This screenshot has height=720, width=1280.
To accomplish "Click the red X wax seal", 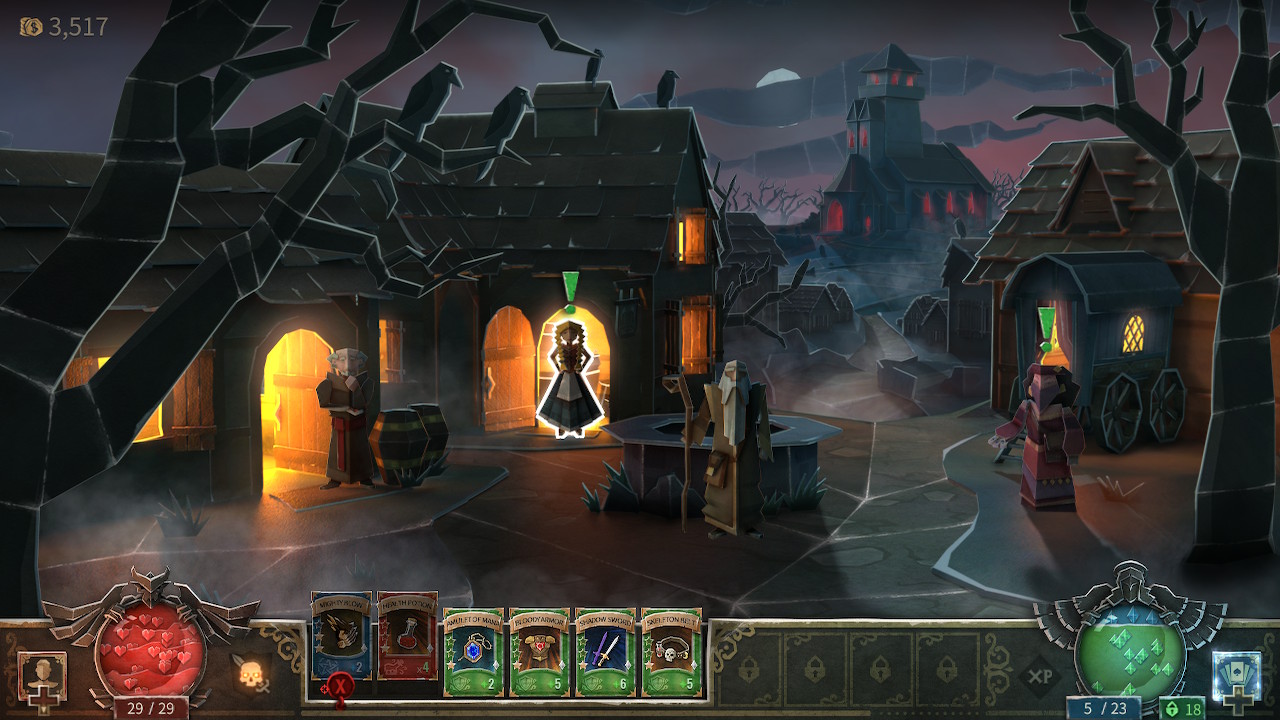I will pyautogui.click(x=340, y=688).
